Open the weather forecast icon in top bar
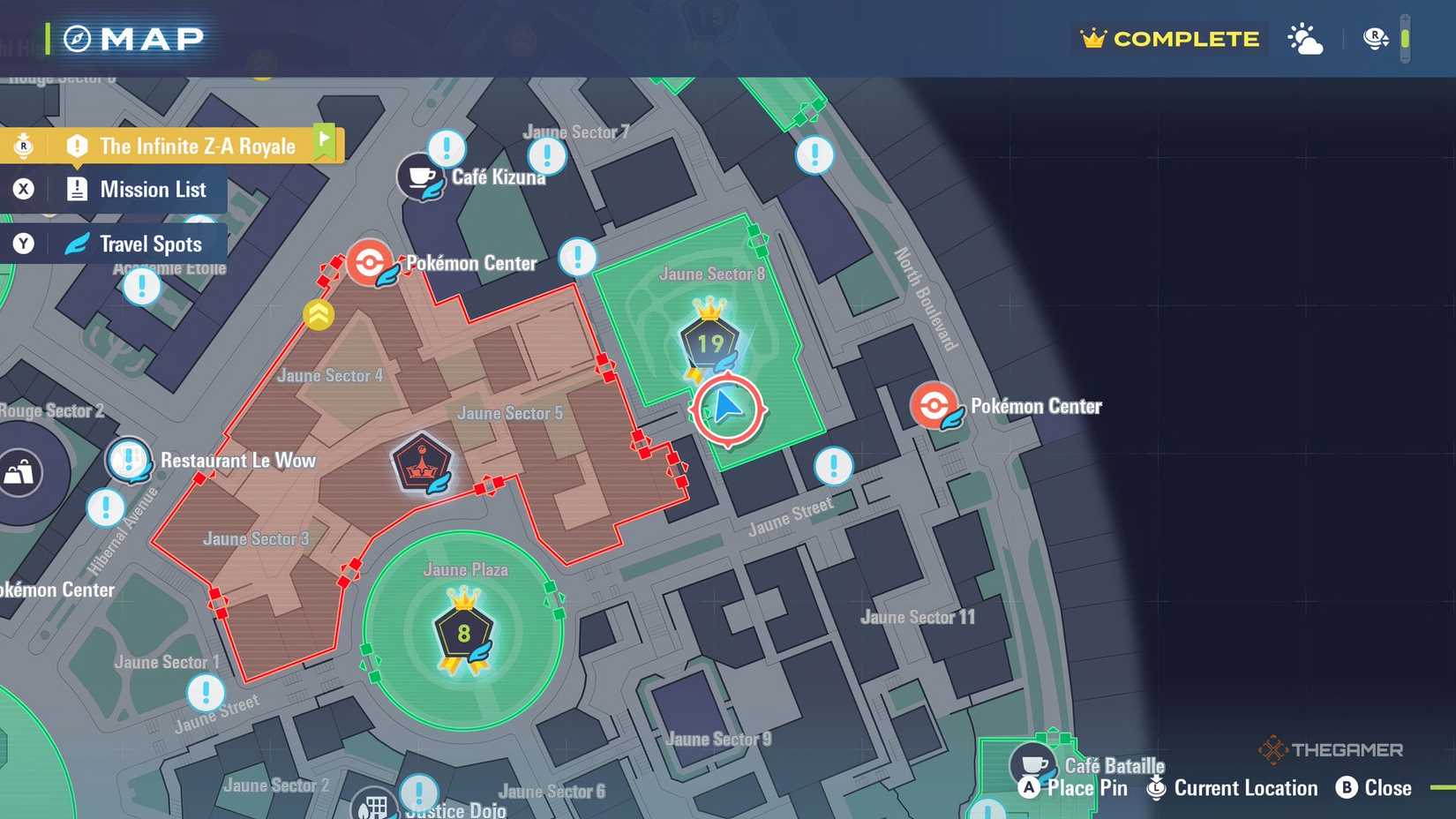Screen dimensions: 1456x819 (1305, 39)
